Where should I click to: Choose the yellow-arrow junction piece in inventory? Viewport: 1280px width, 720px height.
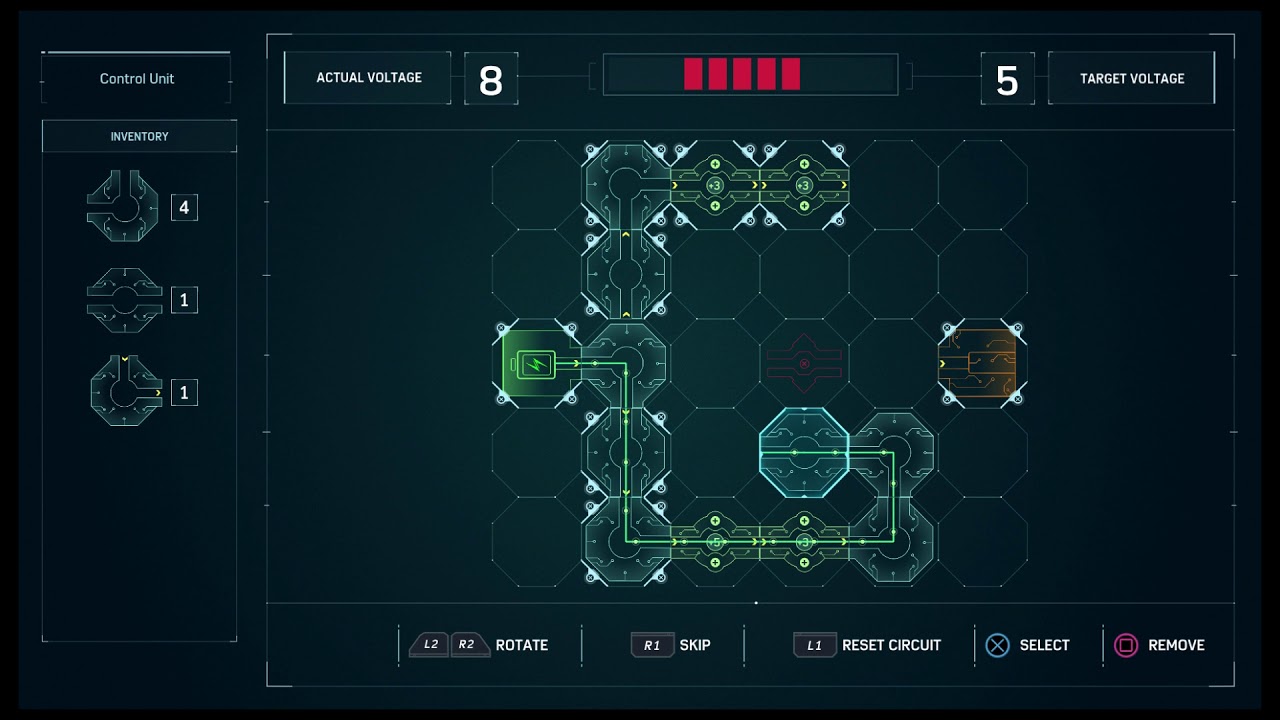126,392
